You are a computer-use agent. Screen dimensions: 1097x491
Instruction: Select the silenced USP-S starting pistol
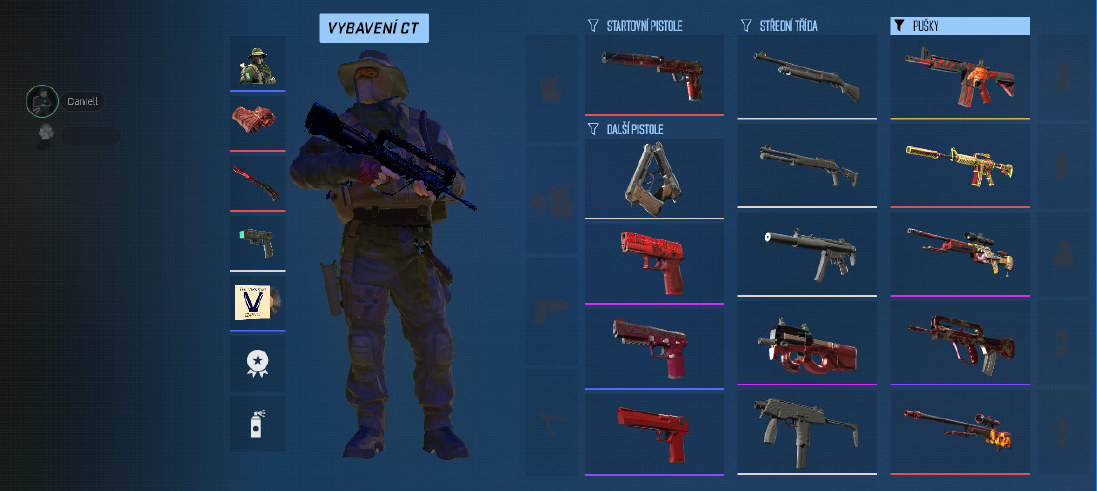pyautogui.click(x=654, y=74)
